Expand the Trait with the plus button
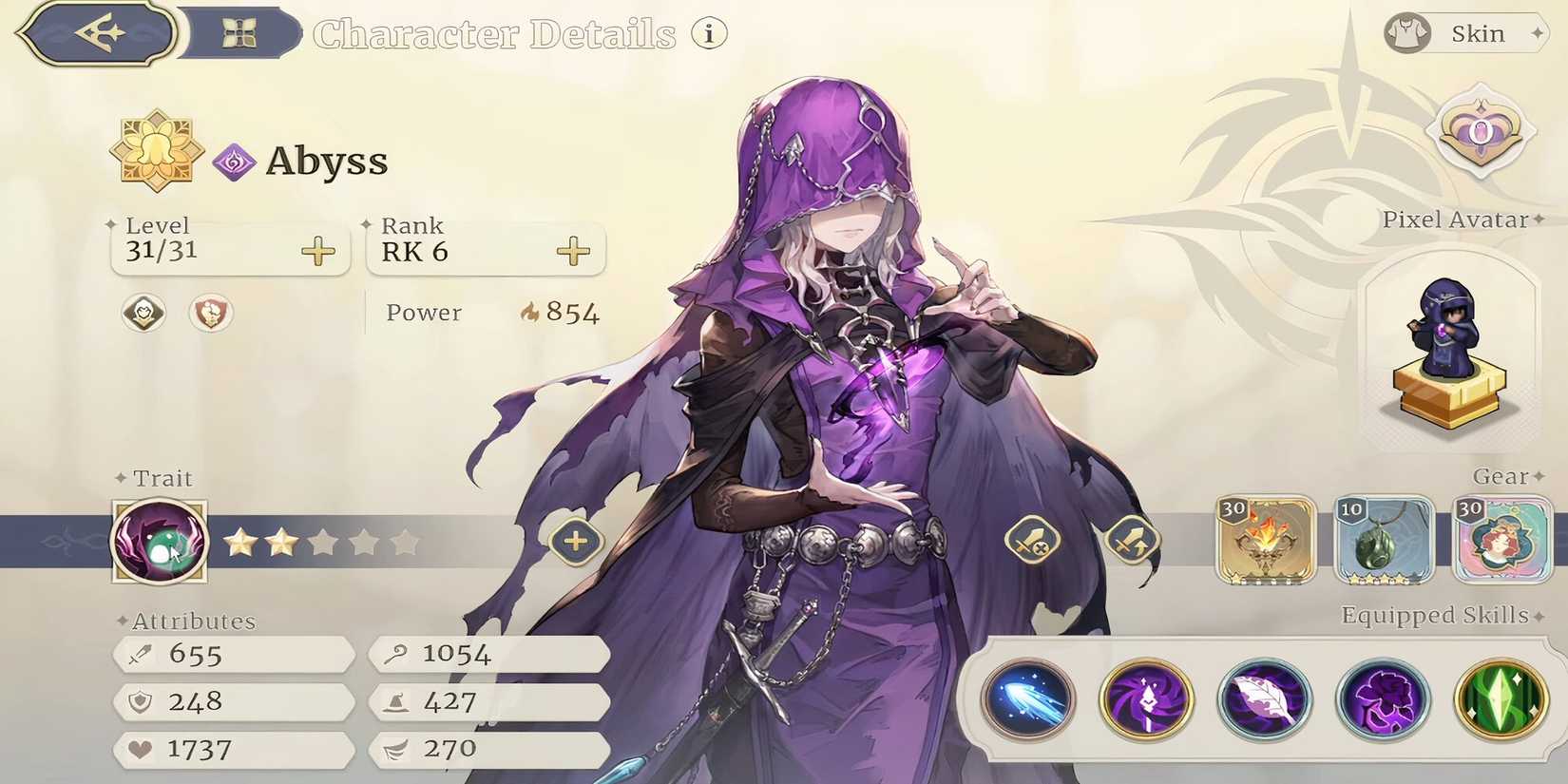Image resolution: width=1568 pixels, height=784 pixels. (574, 542)
